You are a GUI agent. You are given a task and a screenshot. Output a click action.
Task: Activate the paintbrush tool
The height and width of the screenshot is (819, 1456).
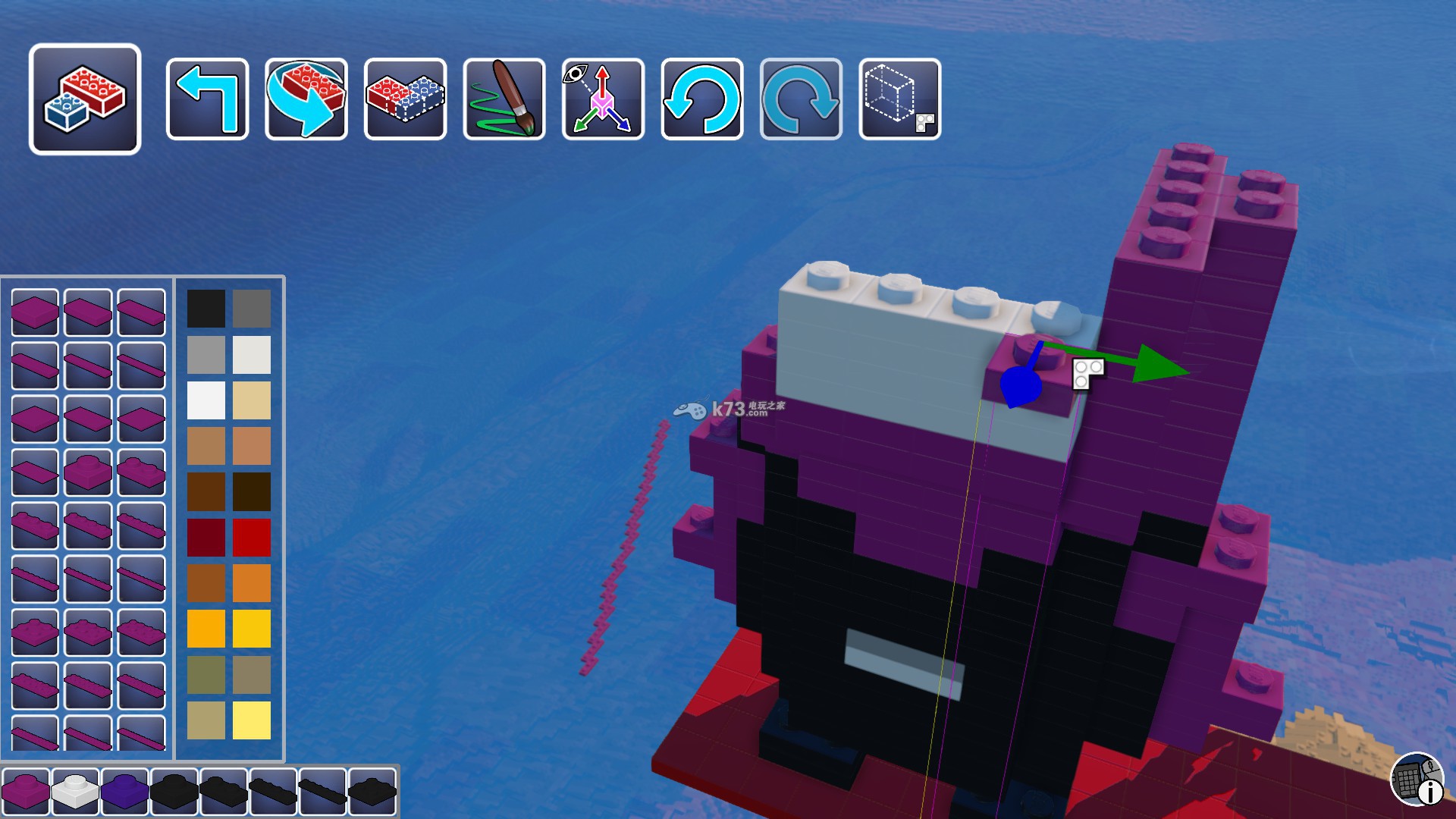pos(504,99)
